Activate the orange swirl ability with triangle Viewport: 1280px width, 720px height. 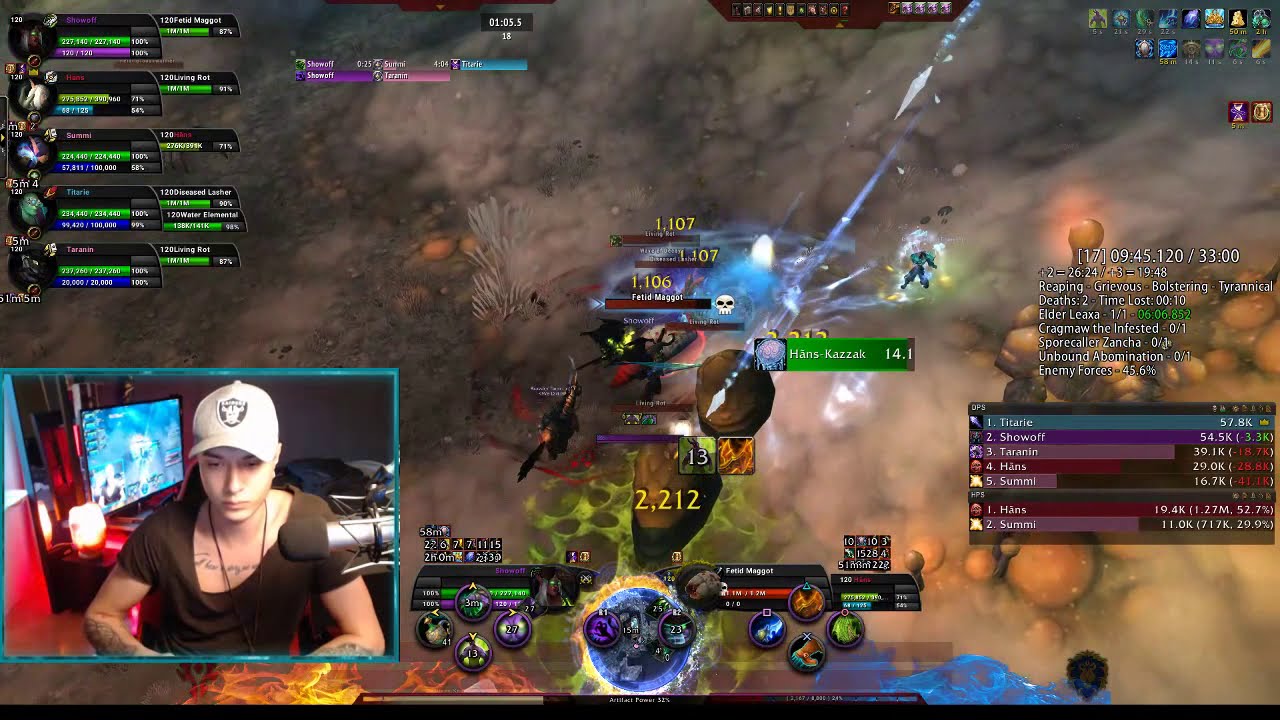(x=806, y=601)
